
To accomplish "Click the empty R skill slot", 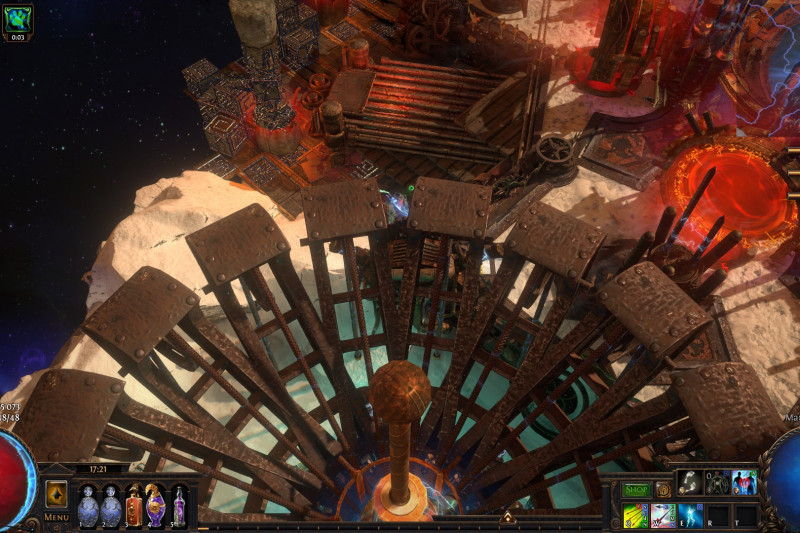I will pyautogui.click(x=717, y=515).
